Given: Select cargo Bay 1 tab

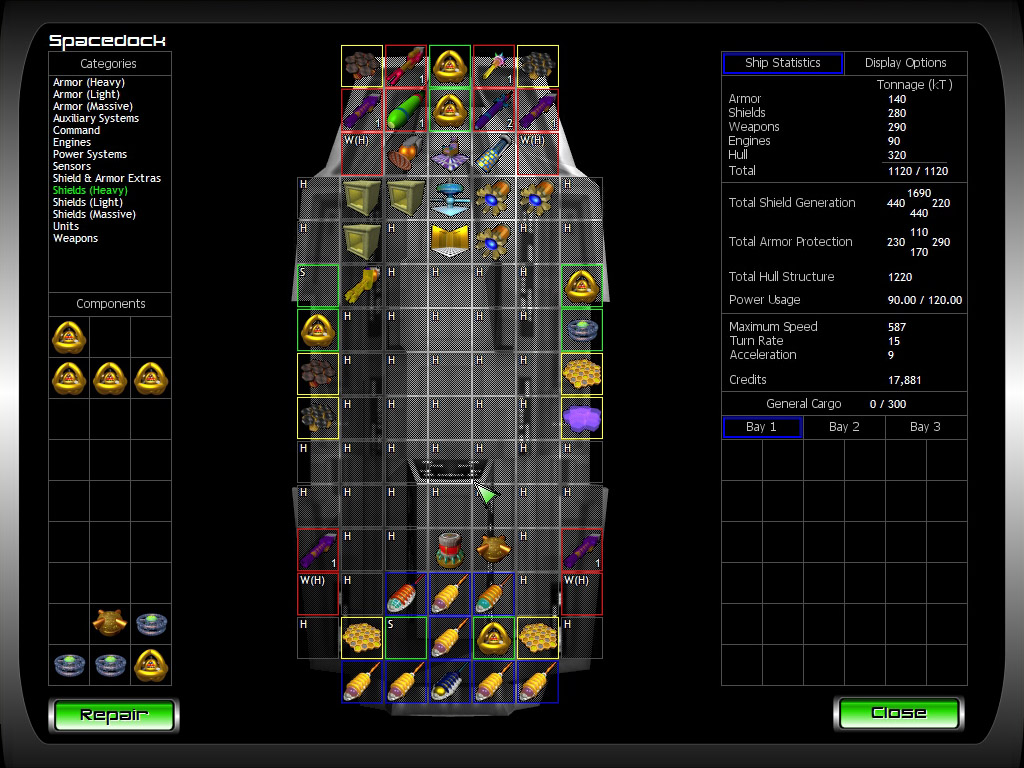Looking at the screenshot, I should coord(762,427).
